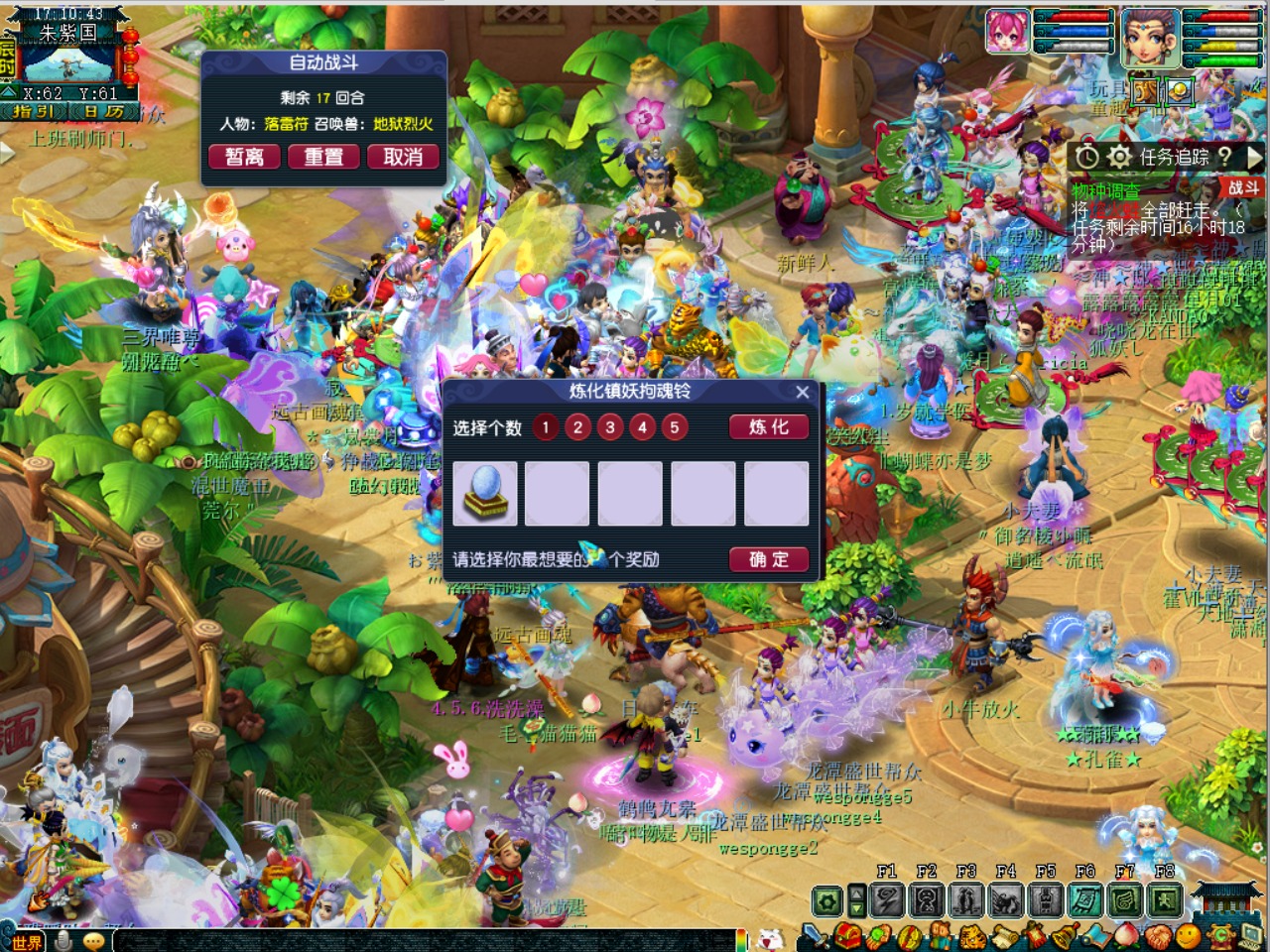
Task: Choose quantity 5 in the refining dialog
Action: pyautogui.click(x=675, y=427)
